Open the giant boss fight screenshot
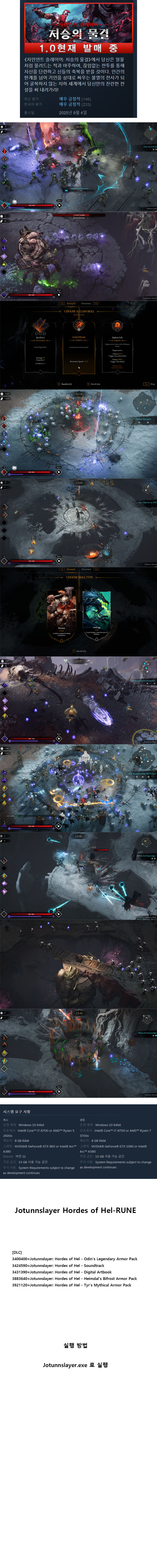 tap(78, 256)
